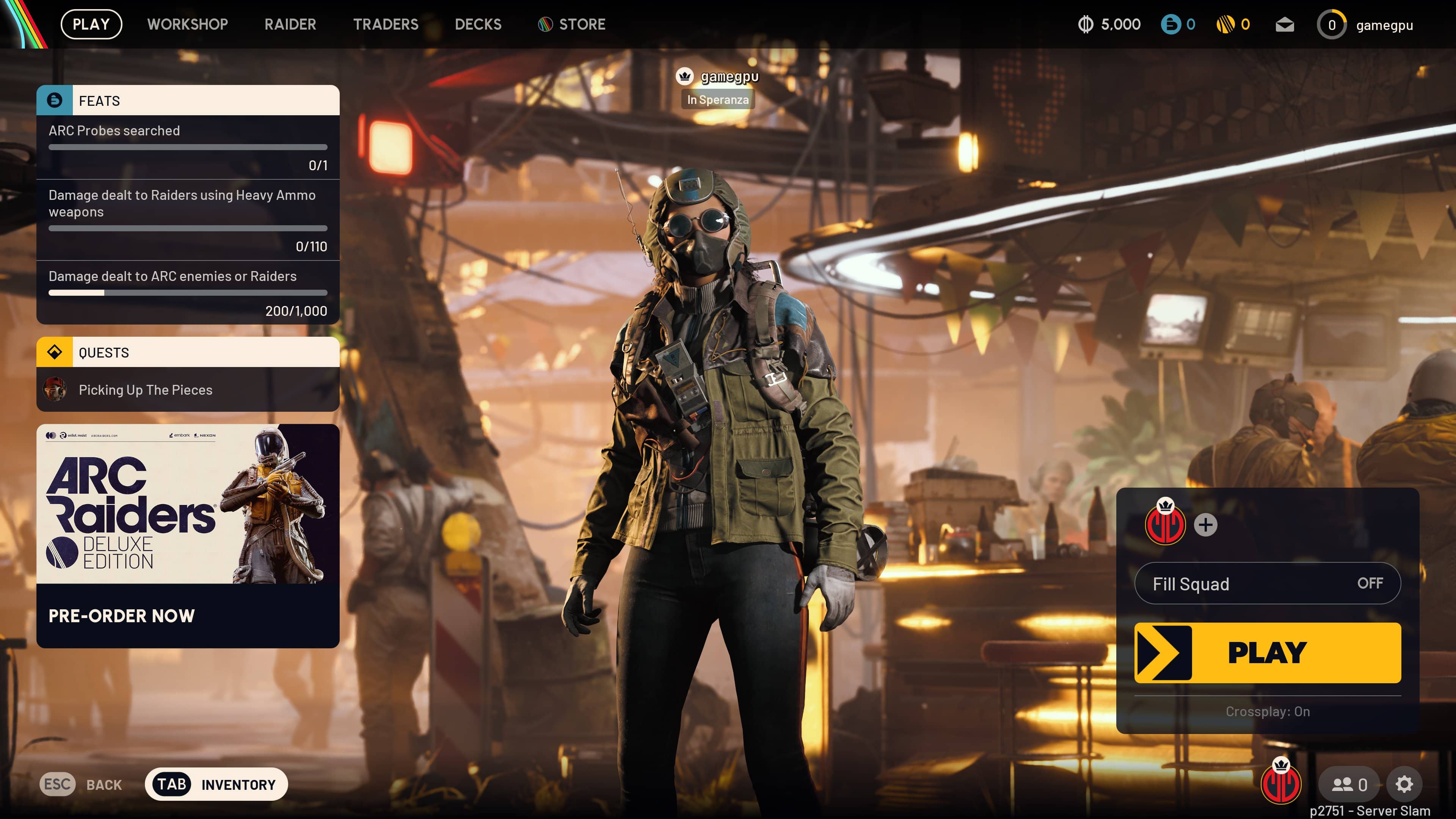Toggle the Fill Squad option

[x=1267, y=583]
